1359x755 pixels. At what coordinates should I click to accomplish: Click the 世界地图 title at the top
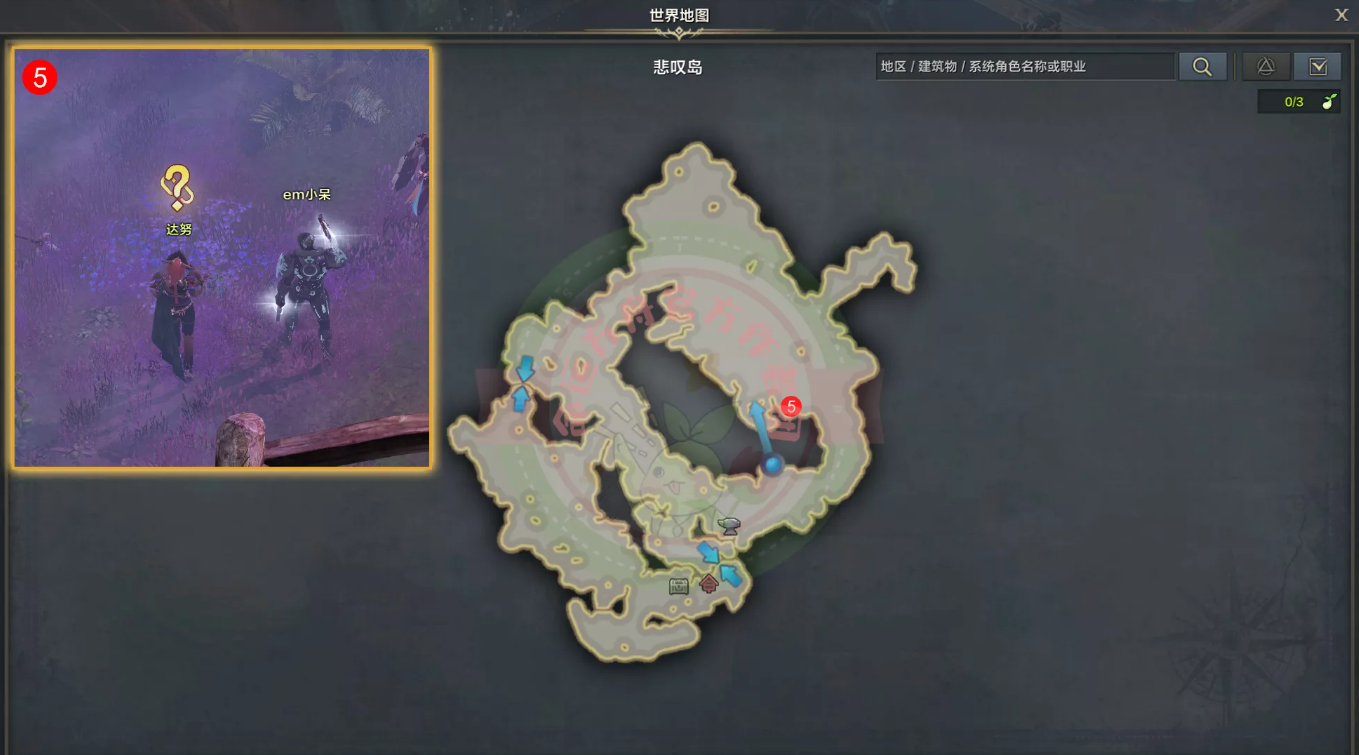tap(679, 14)
